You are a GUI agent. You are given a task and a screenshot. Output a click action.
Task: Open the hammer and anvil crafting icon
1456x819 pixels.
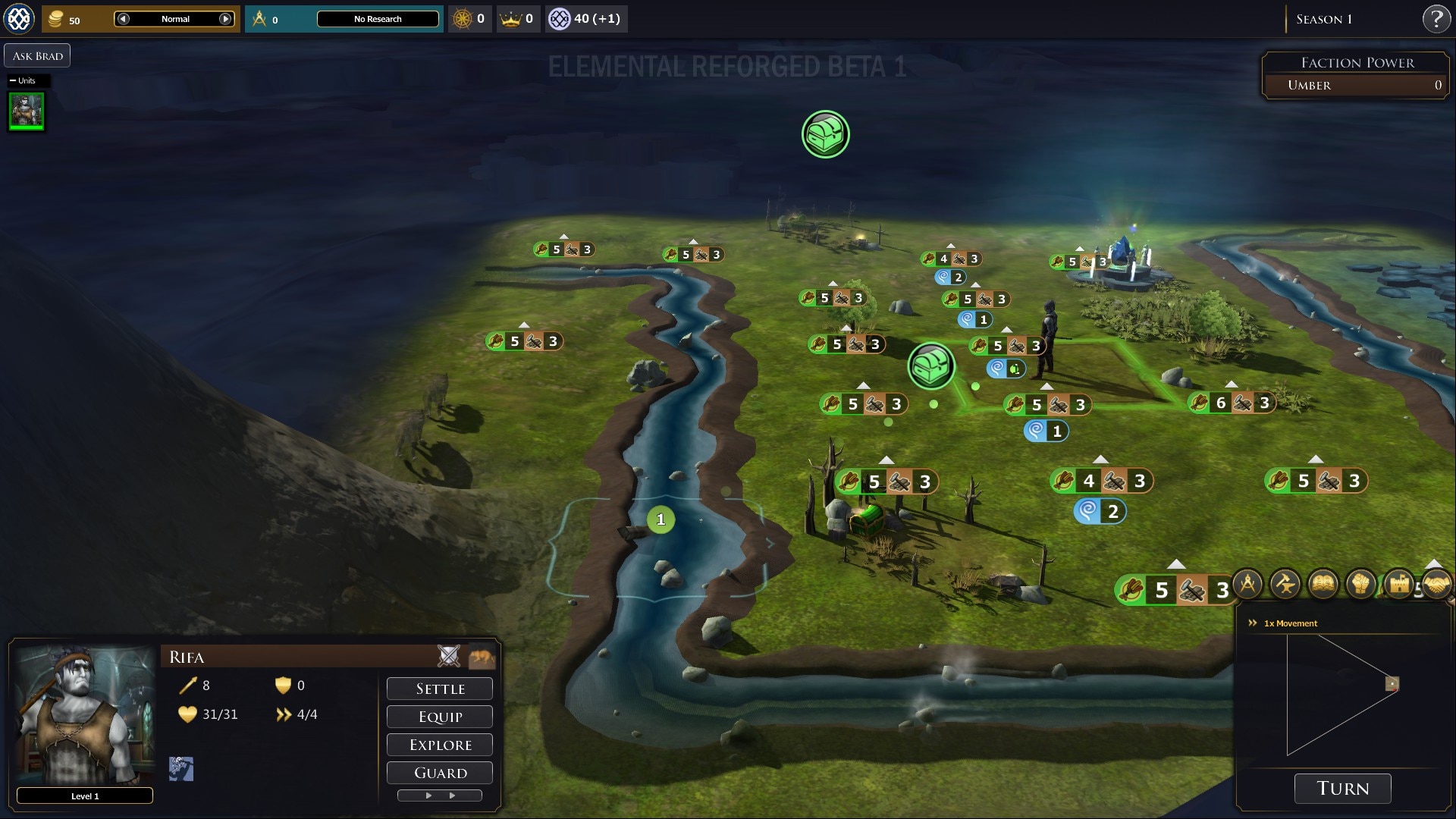(1285, 584)
